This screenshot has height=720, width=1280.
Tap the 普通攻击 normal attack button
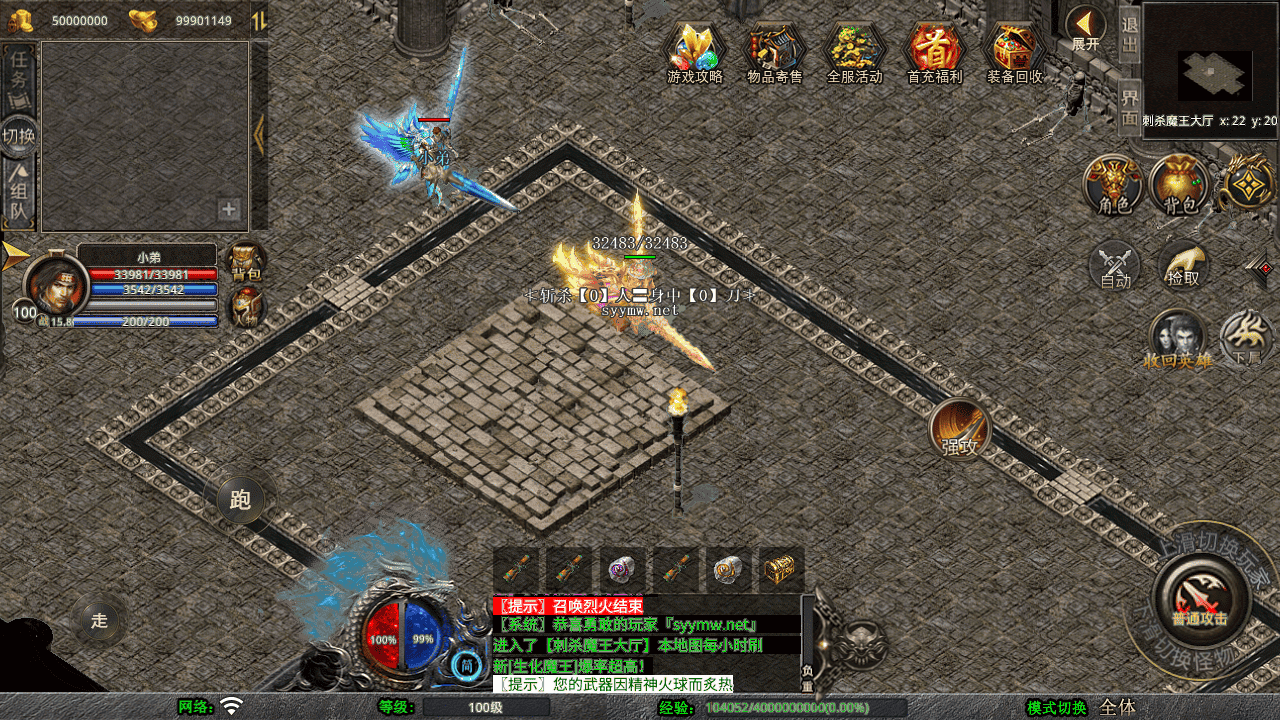pyautogui.click(x=1199, y=600)
